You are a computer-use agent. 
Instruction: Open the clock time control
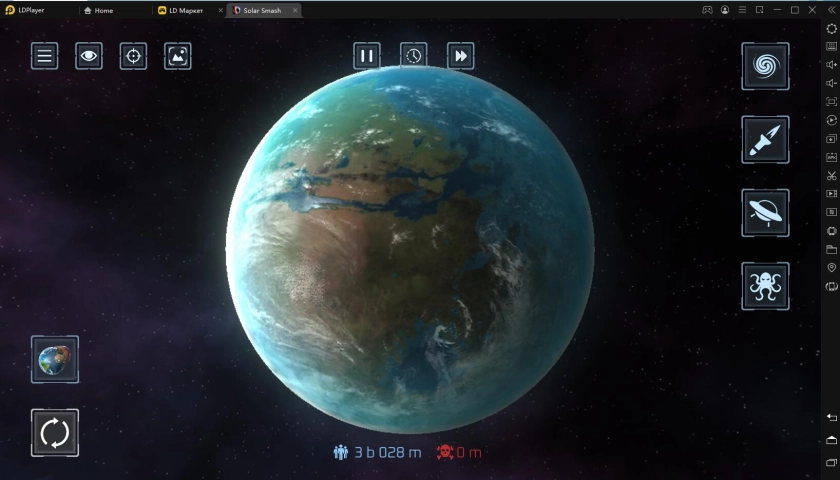tap(414, 56)
